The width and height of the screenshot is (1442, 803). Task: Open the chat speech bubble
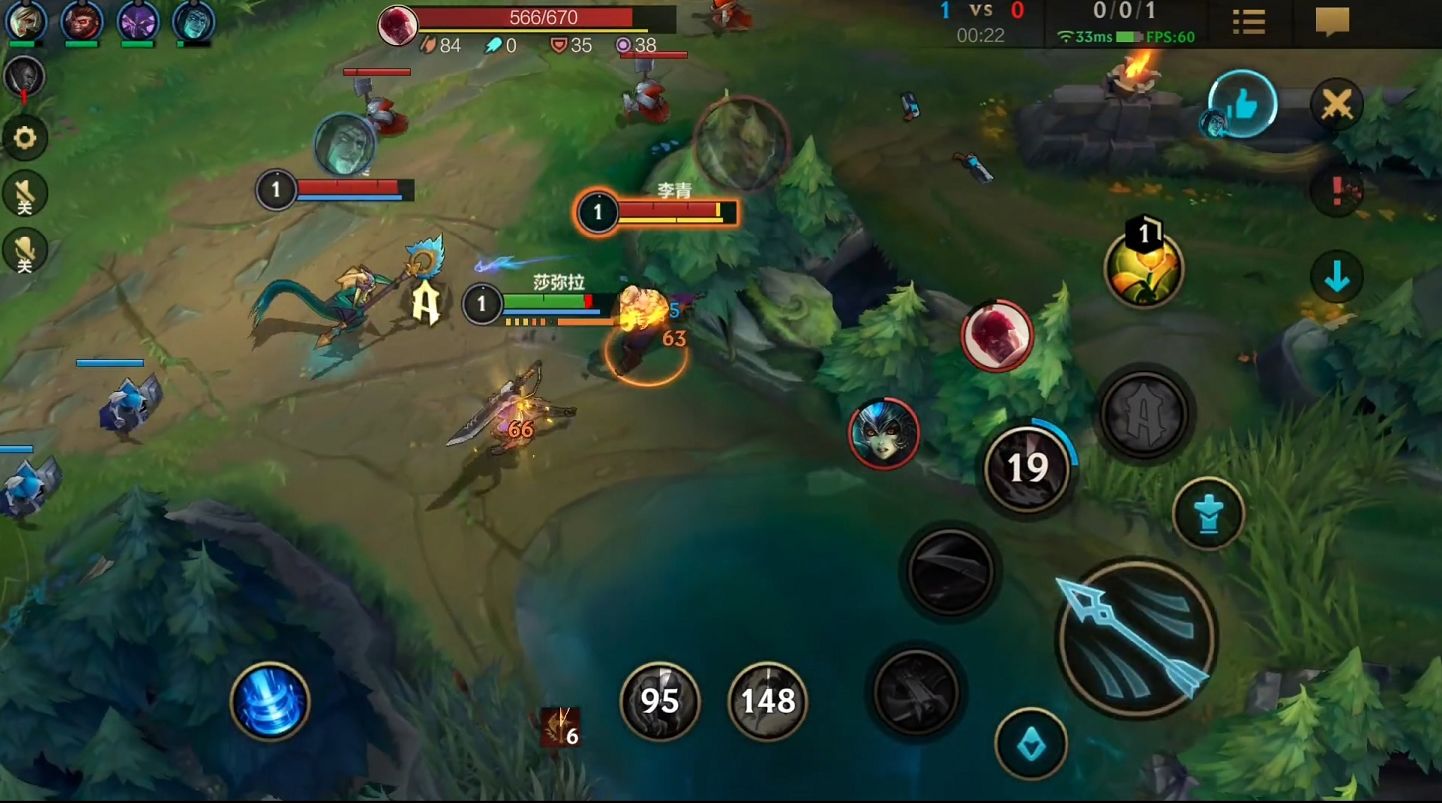[x=1332, y=22]
